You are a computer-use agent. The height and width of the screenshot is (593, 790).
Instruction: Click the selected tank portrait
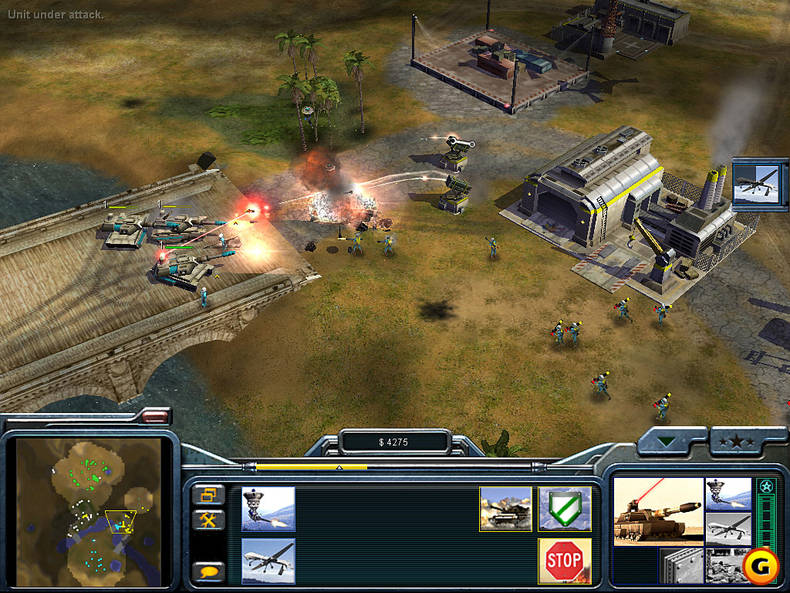(x=657, y=510)
